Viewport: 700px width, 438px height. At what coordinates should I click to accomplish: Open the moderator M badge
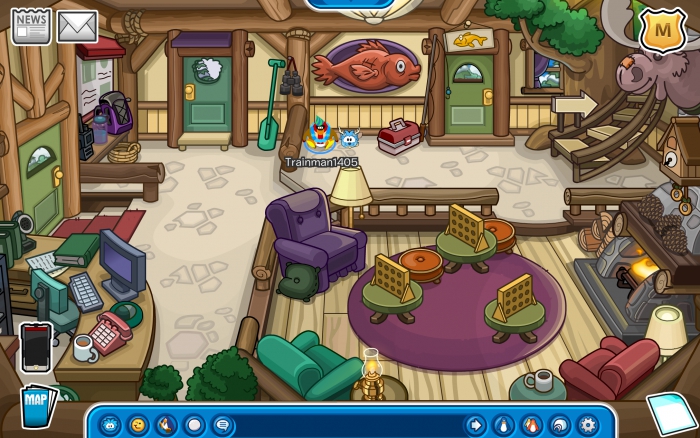[659, 32]
